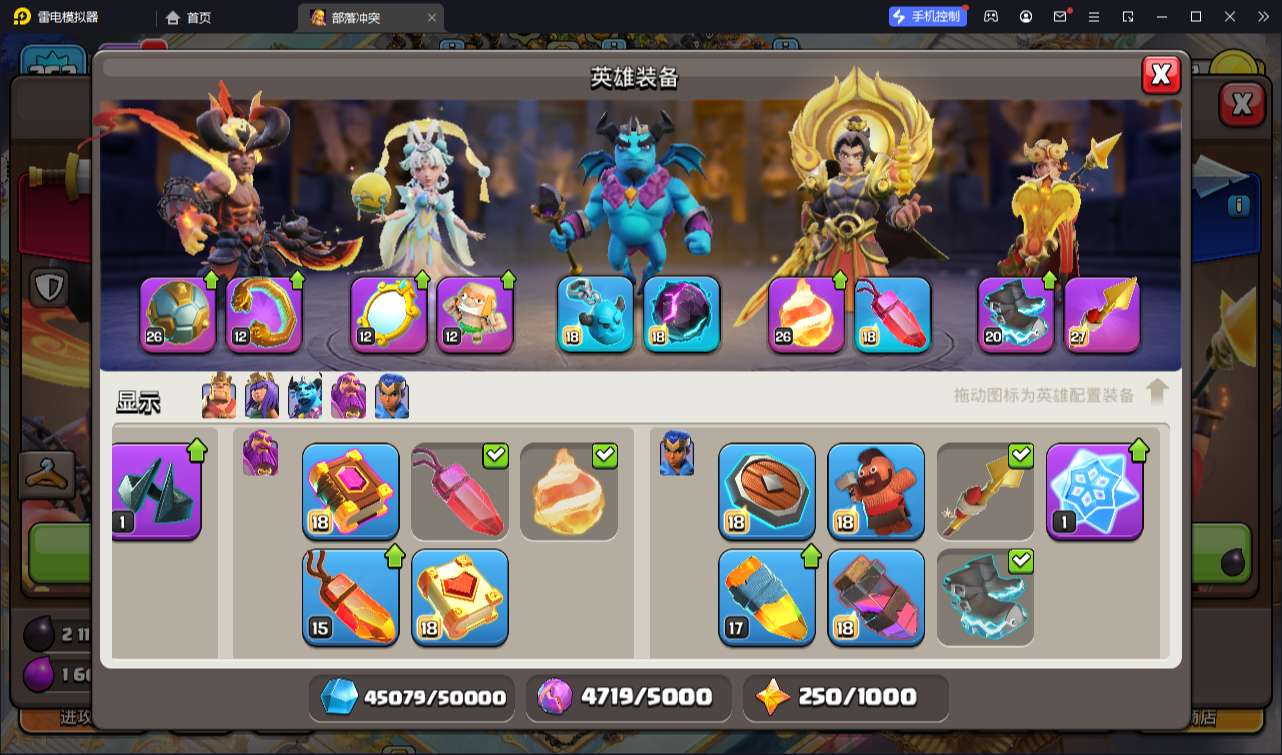Viewport: 1282px width, 755px height.
Task: Click the equipped Dark Orb slot
Action: (681, 314)
